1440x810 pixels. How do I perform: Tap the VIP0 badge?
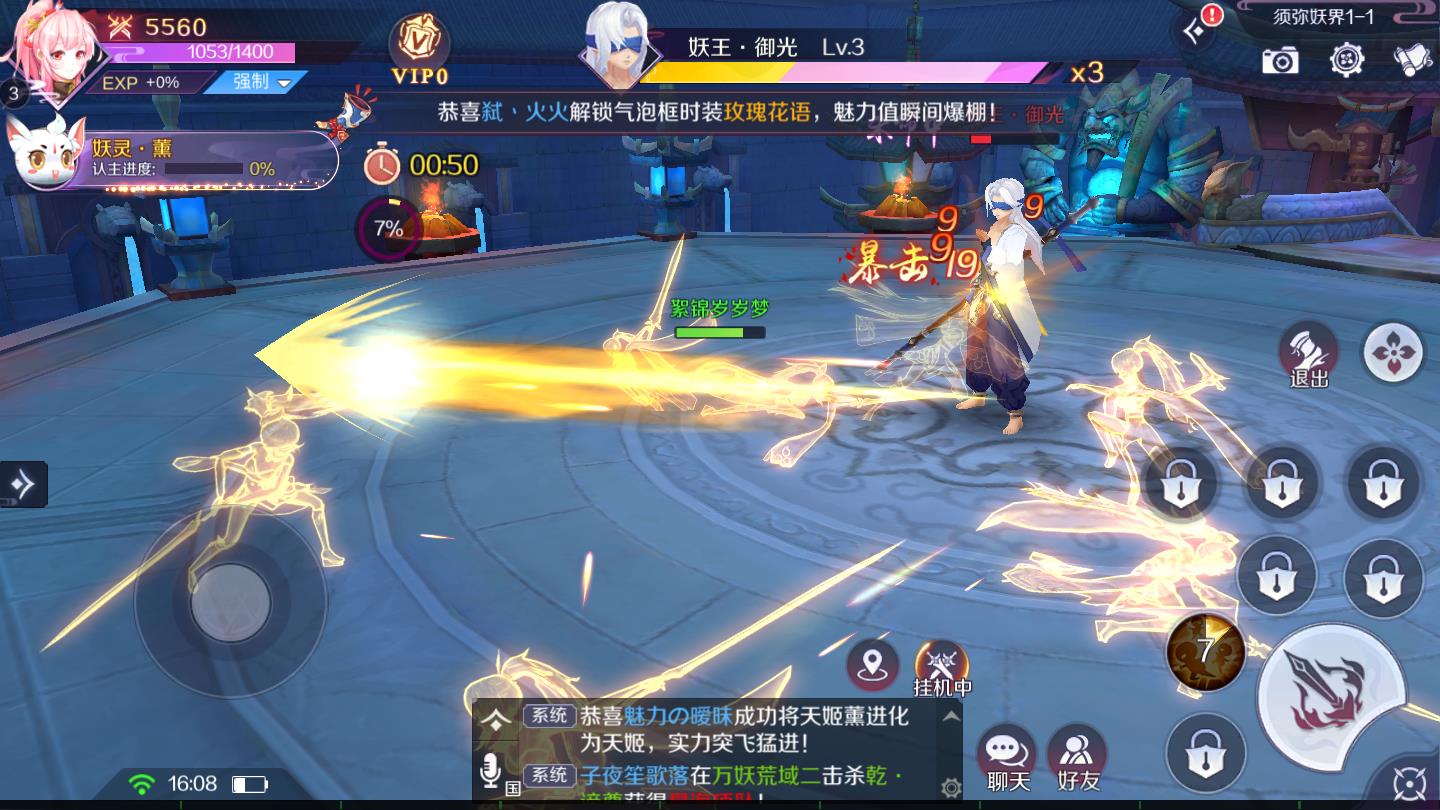419,48
